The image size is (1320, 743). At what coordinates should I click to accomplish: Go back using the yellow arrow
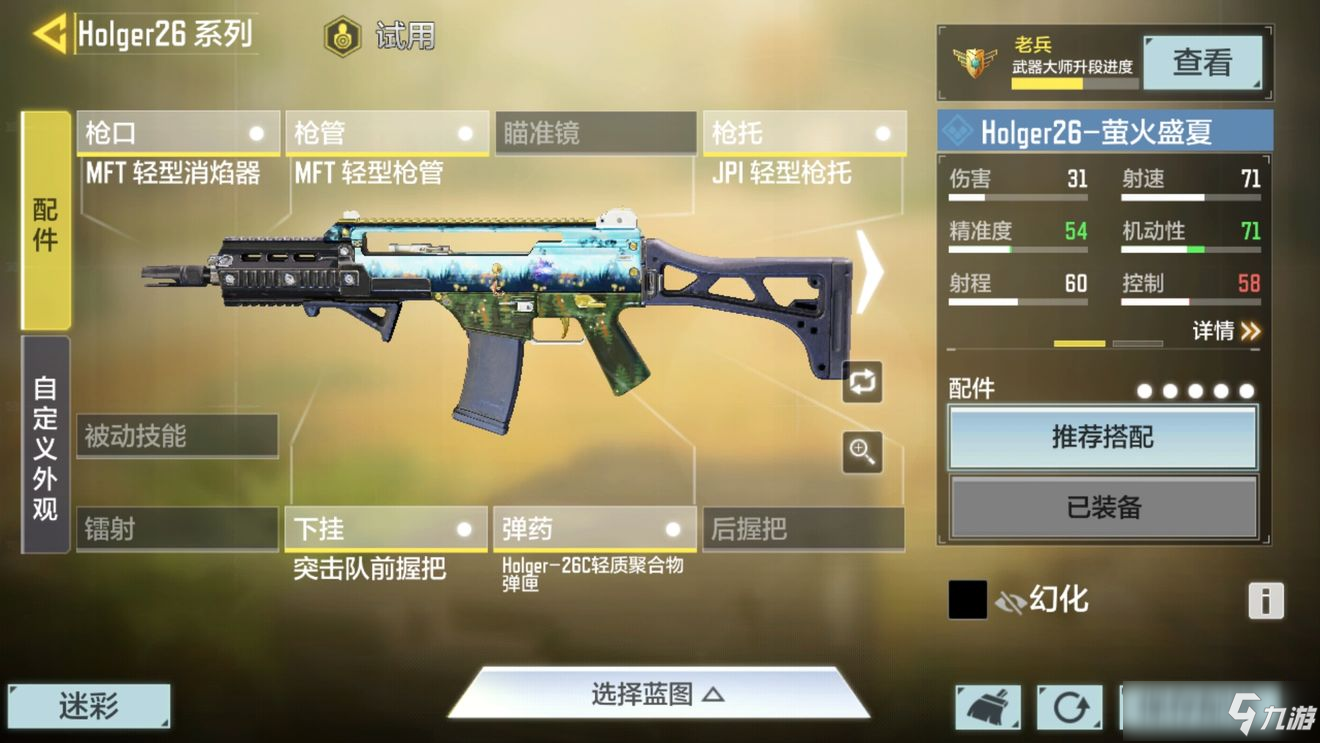(49, 35)
